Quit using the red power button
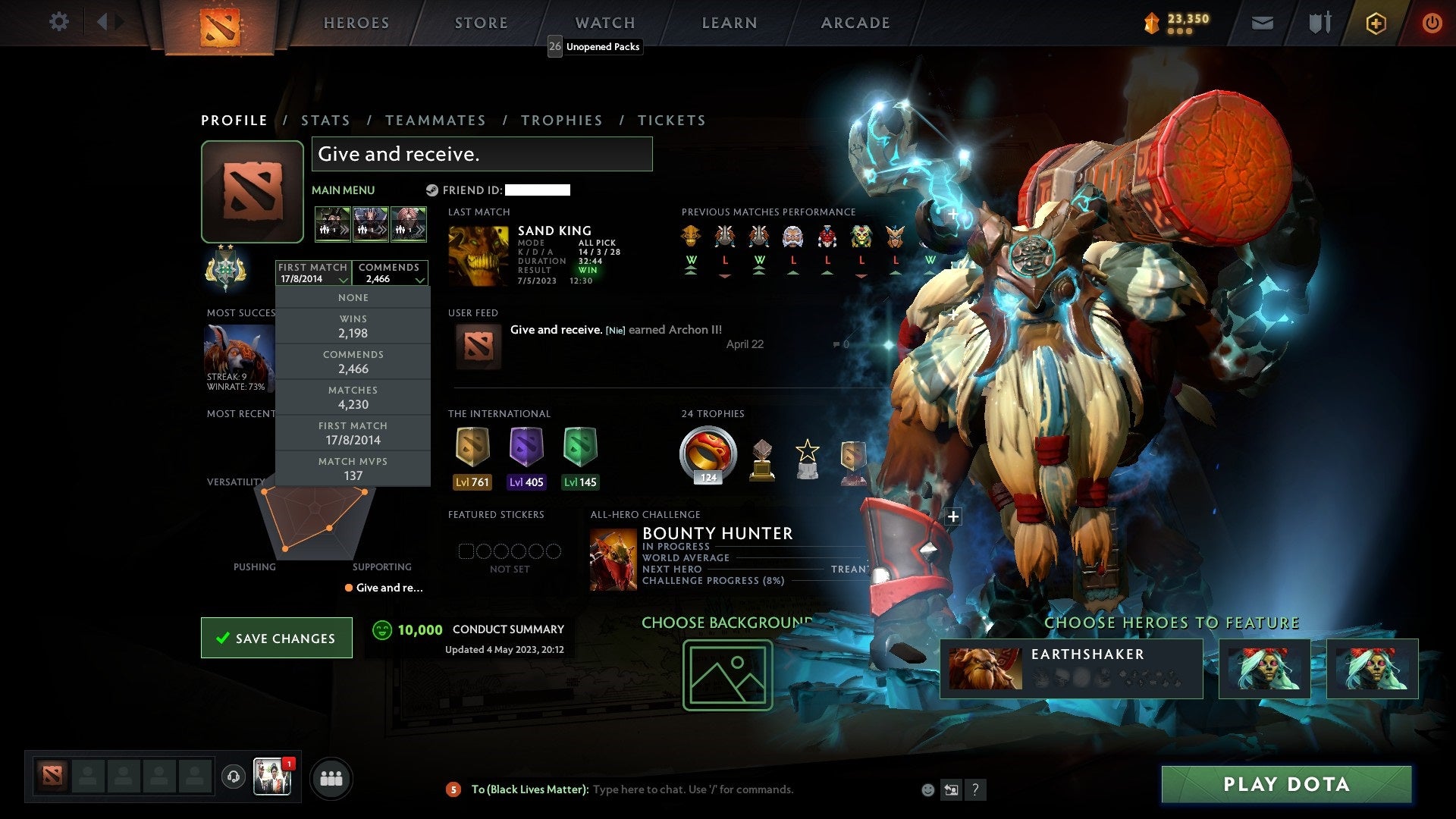The height and width of the screenshot is (819, 1456). click(x=1432, y=24)
